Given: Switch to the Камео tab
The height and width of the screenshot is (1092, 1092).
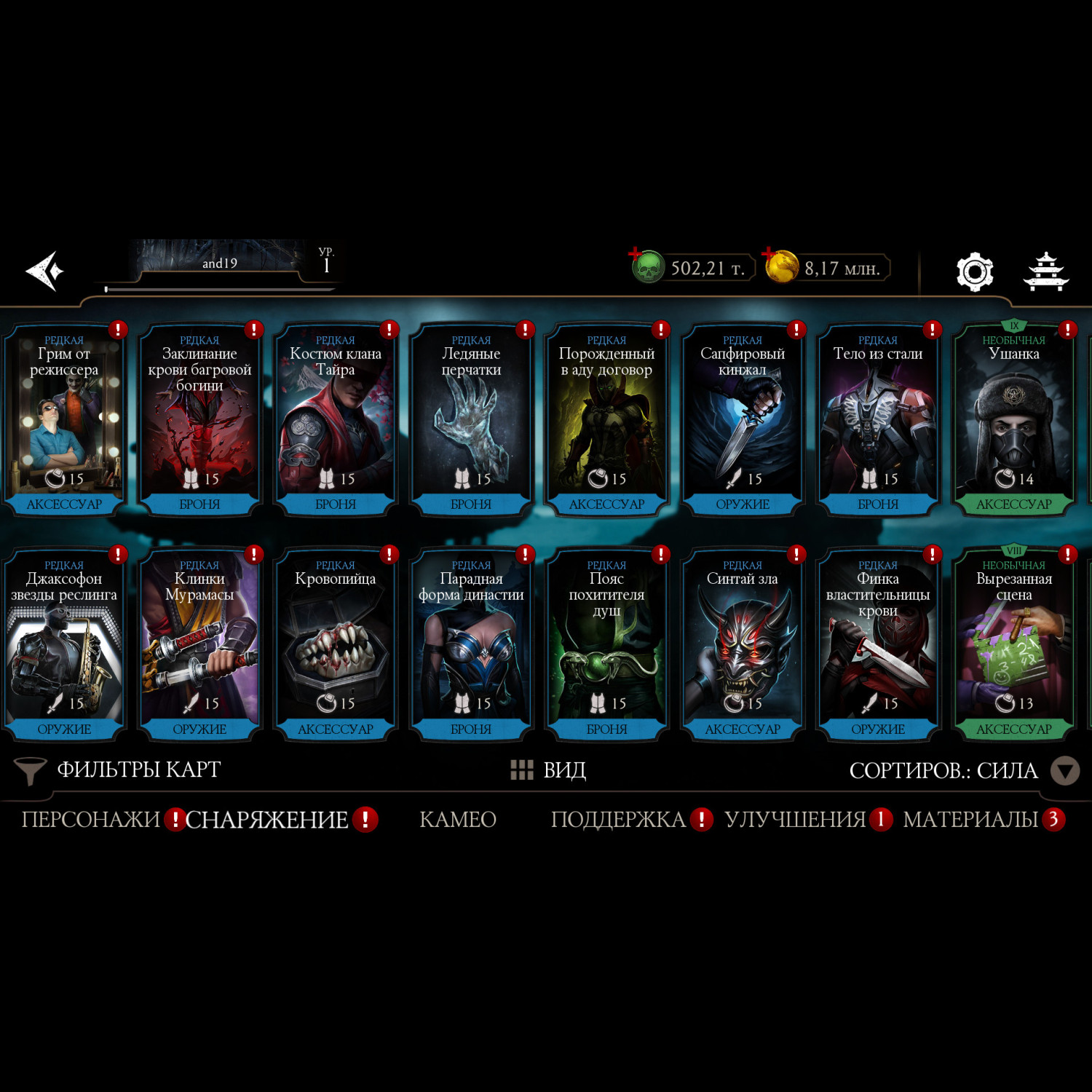Looking at the screenshot, I should [458, 820].
